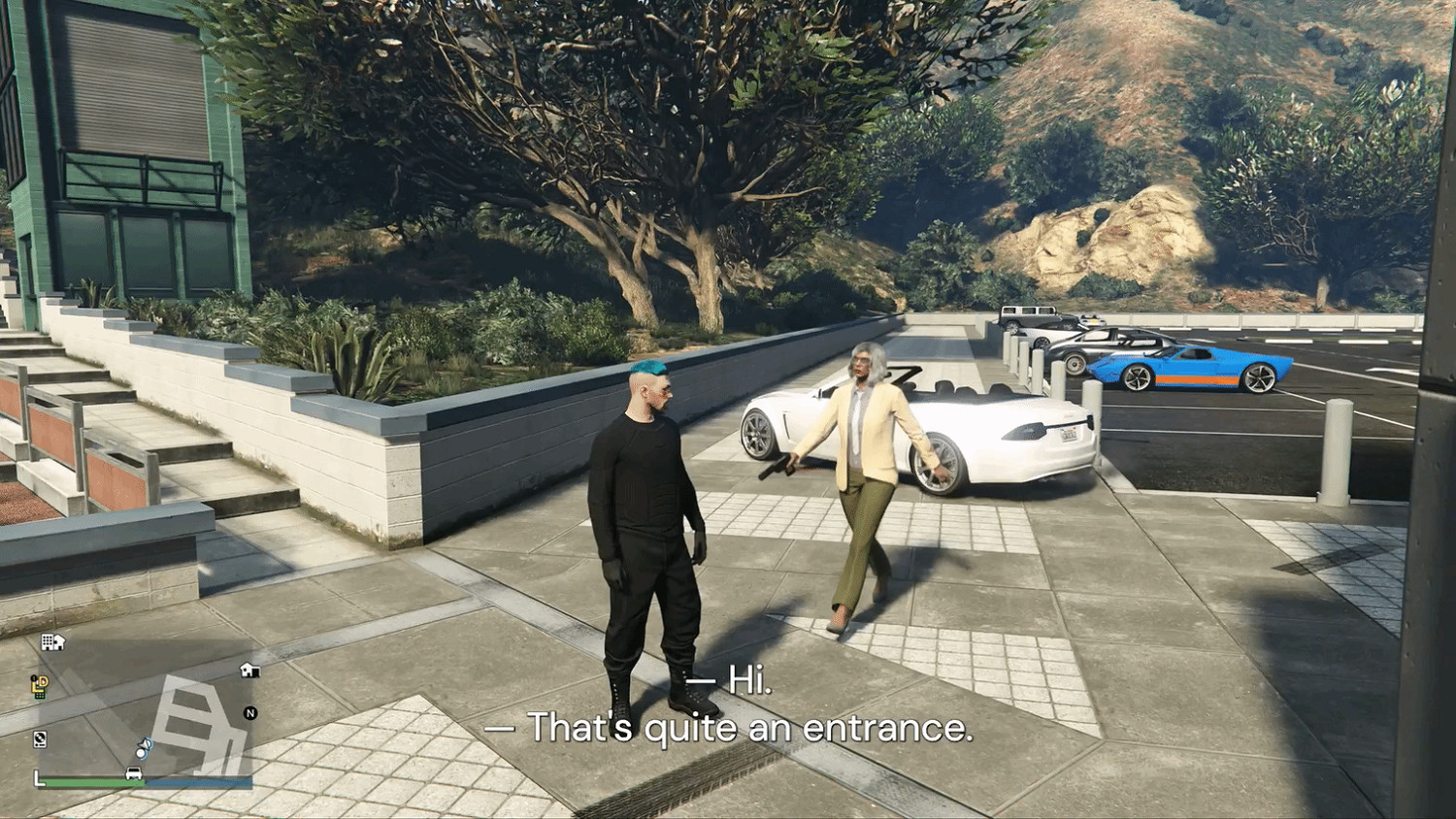
Task: Select the yellow D contact blip on minimap
Action: point(41,682)
